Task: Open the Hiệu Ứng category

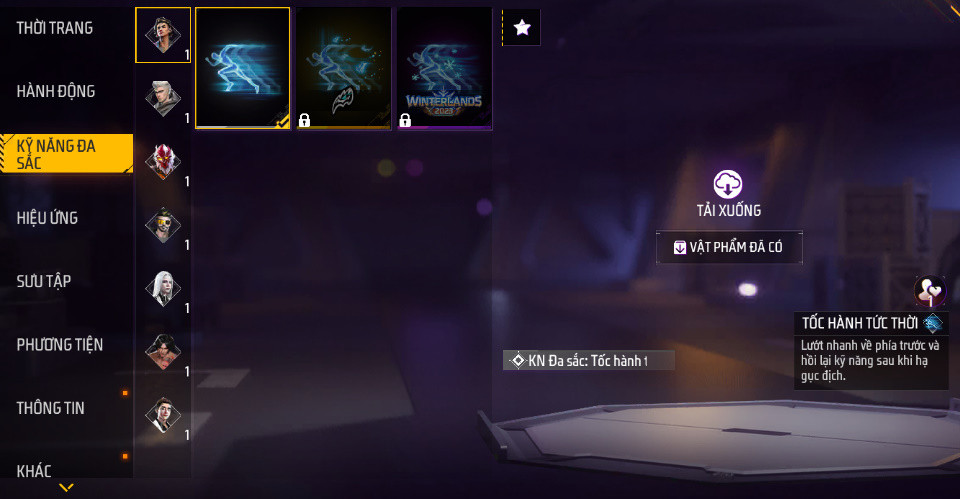Action: (48, 218)
